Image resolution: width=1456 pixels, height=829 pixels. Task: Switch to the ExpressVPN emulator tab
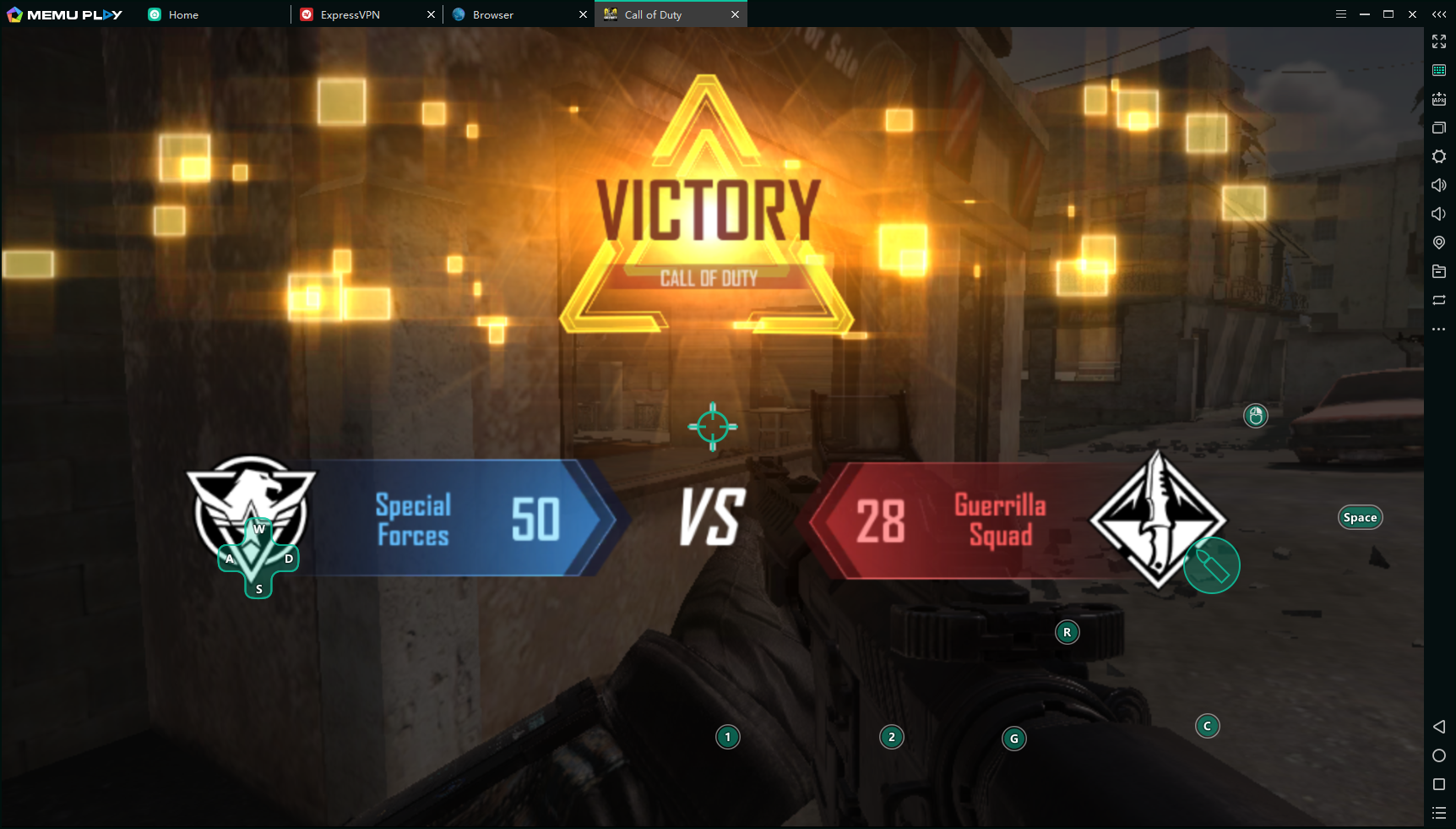[350, 14]
